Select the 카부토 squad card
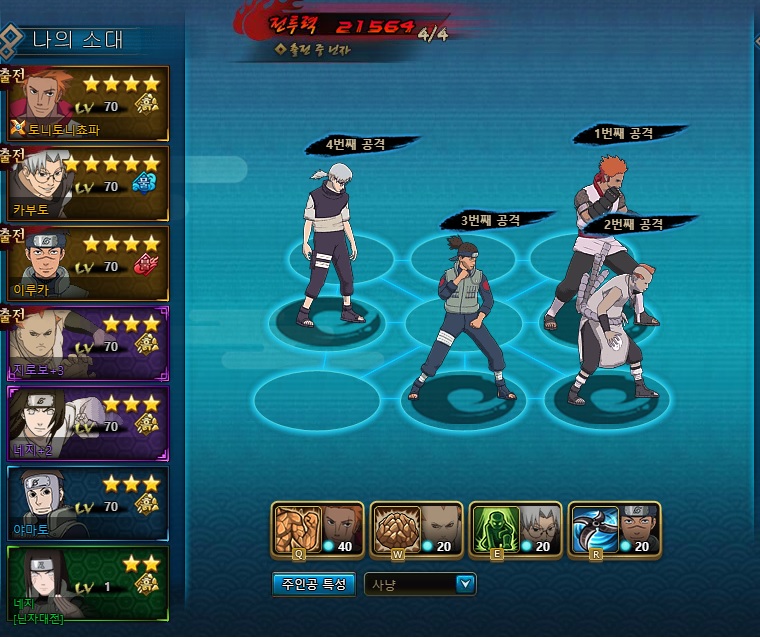The image size is (760, 640). click(85, 183)
